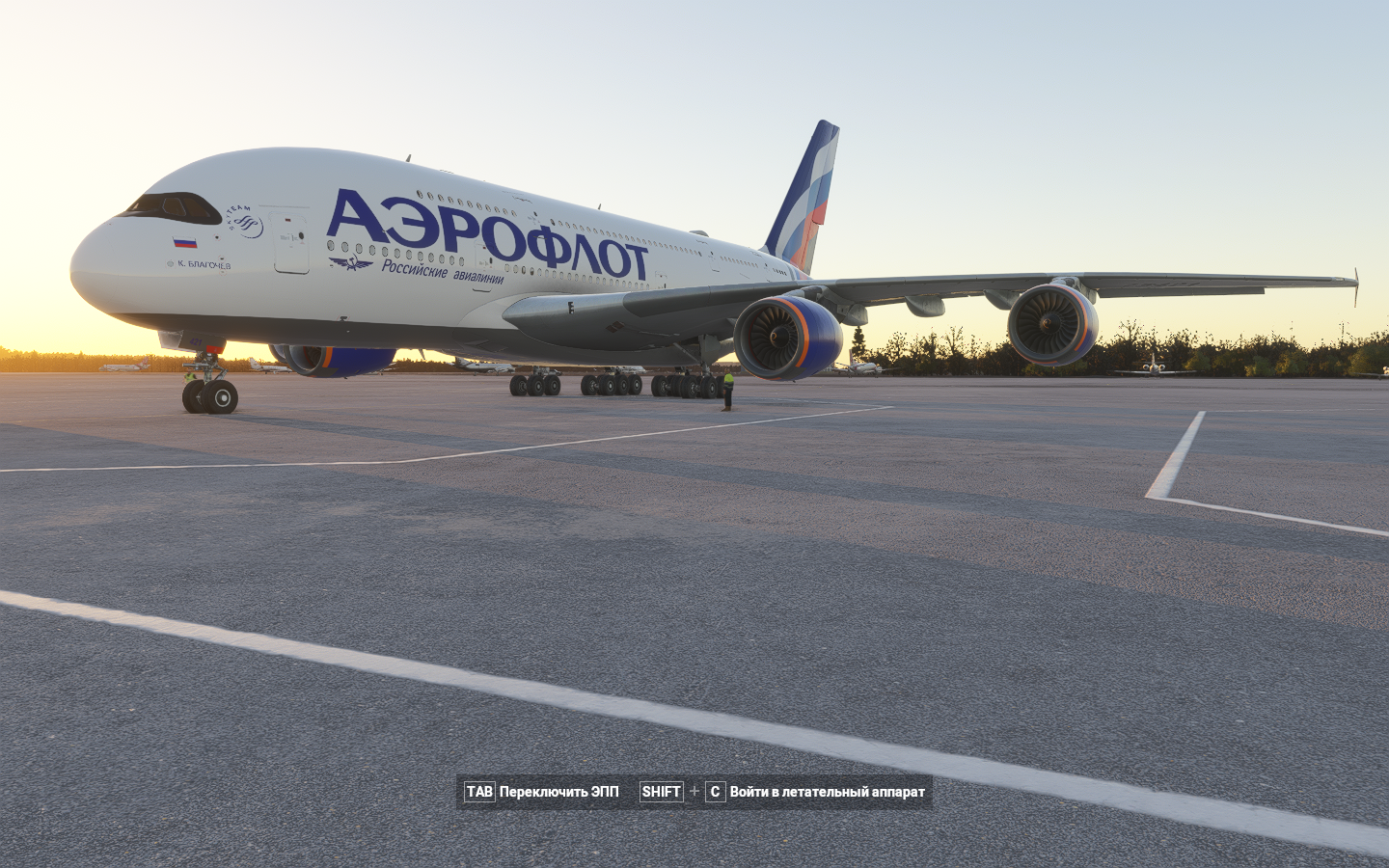Select the Aeroflot winged hammer-and-sickle emblem

tap(350, 262)
